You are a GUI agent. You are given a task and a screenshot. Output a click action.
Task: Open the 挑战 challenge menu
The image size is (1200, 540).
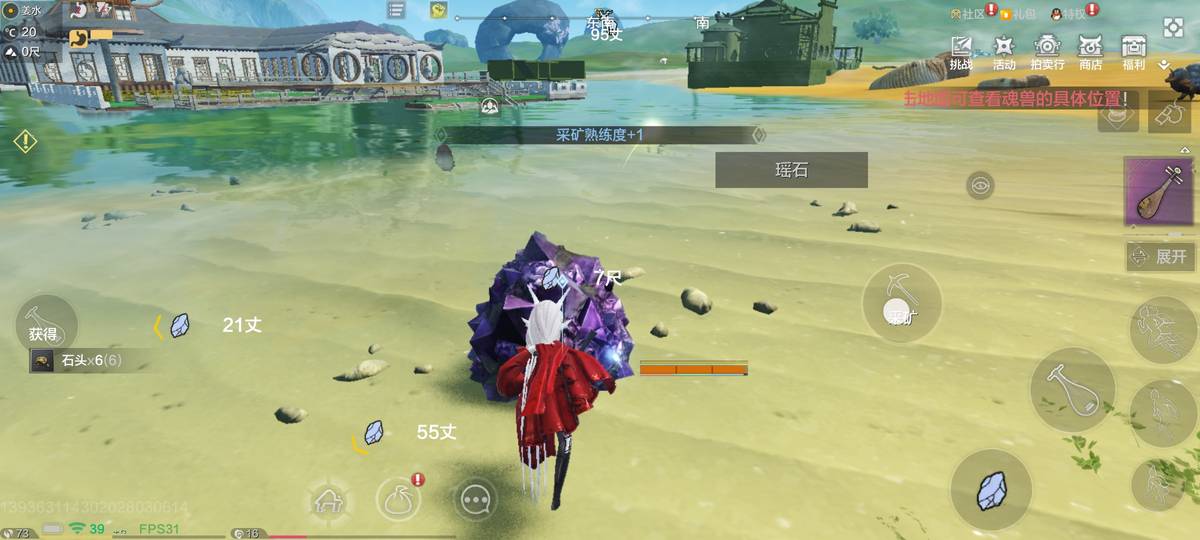961,51
